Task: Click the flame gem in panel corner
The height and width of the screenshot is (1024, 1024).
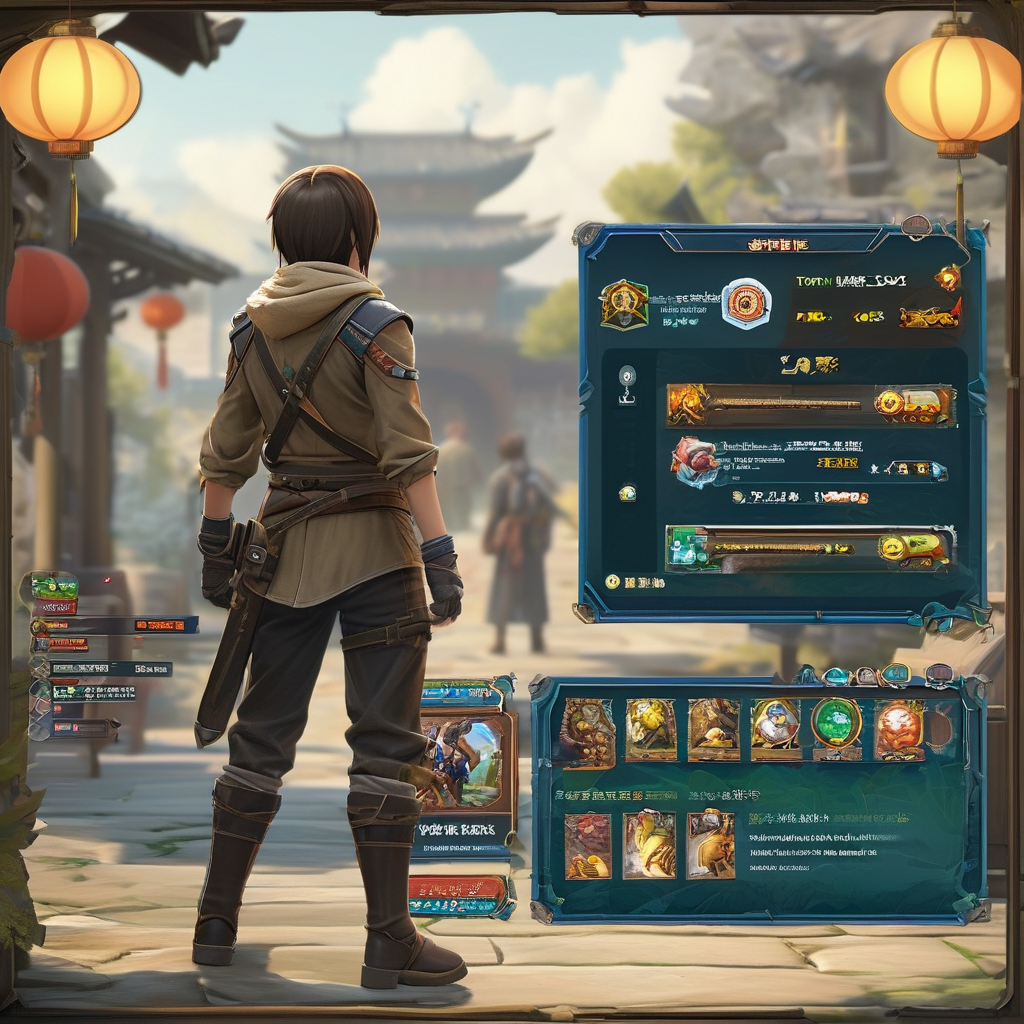Action: point(946,278)
